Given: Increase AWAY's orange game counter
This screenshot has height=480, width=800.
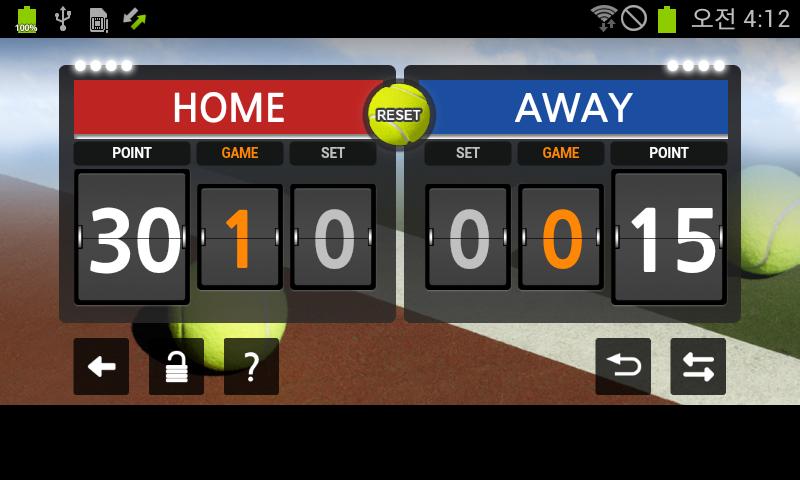Looking at the screenshot, I should tap(561, 237).
